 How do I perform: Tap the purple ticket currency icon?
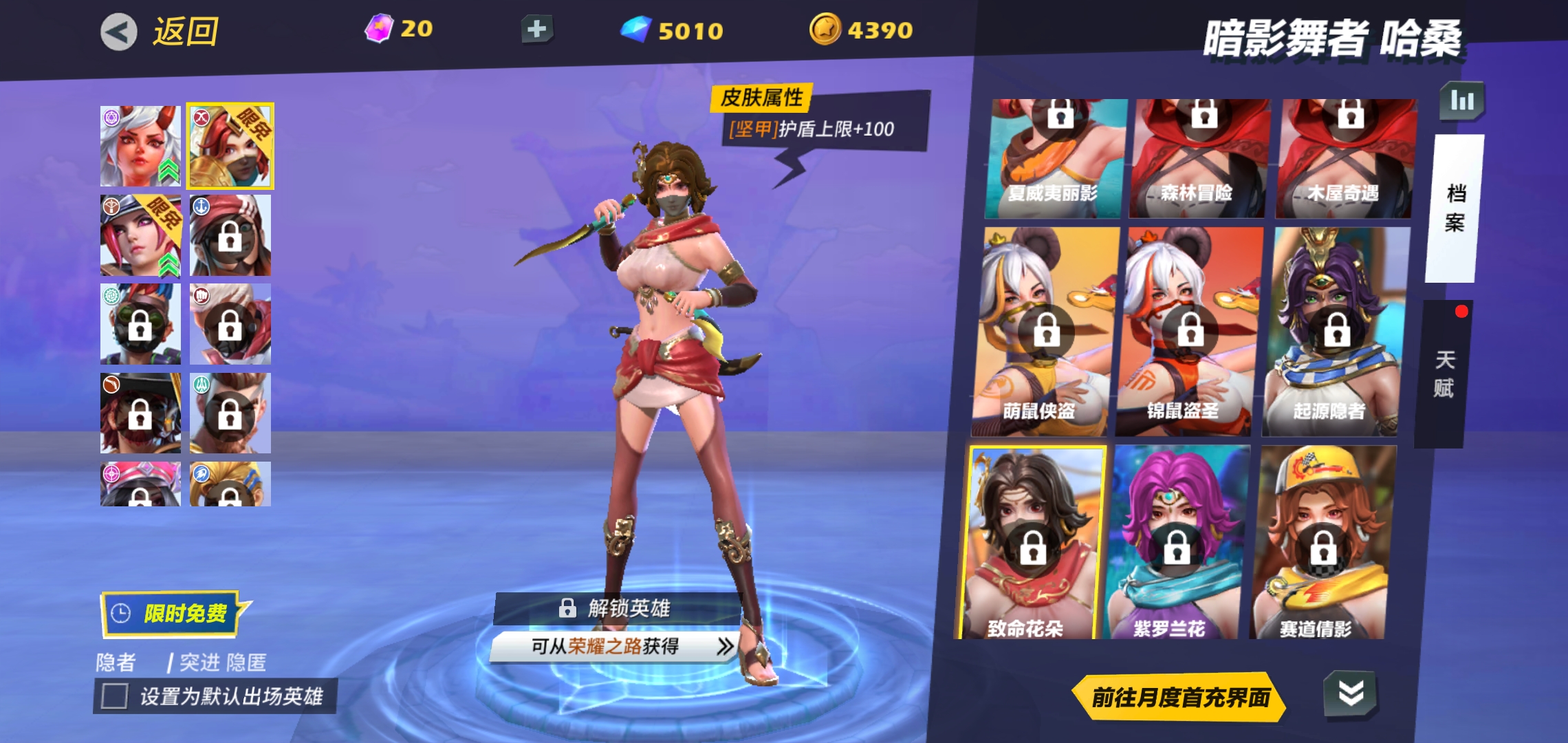(379, 26)
